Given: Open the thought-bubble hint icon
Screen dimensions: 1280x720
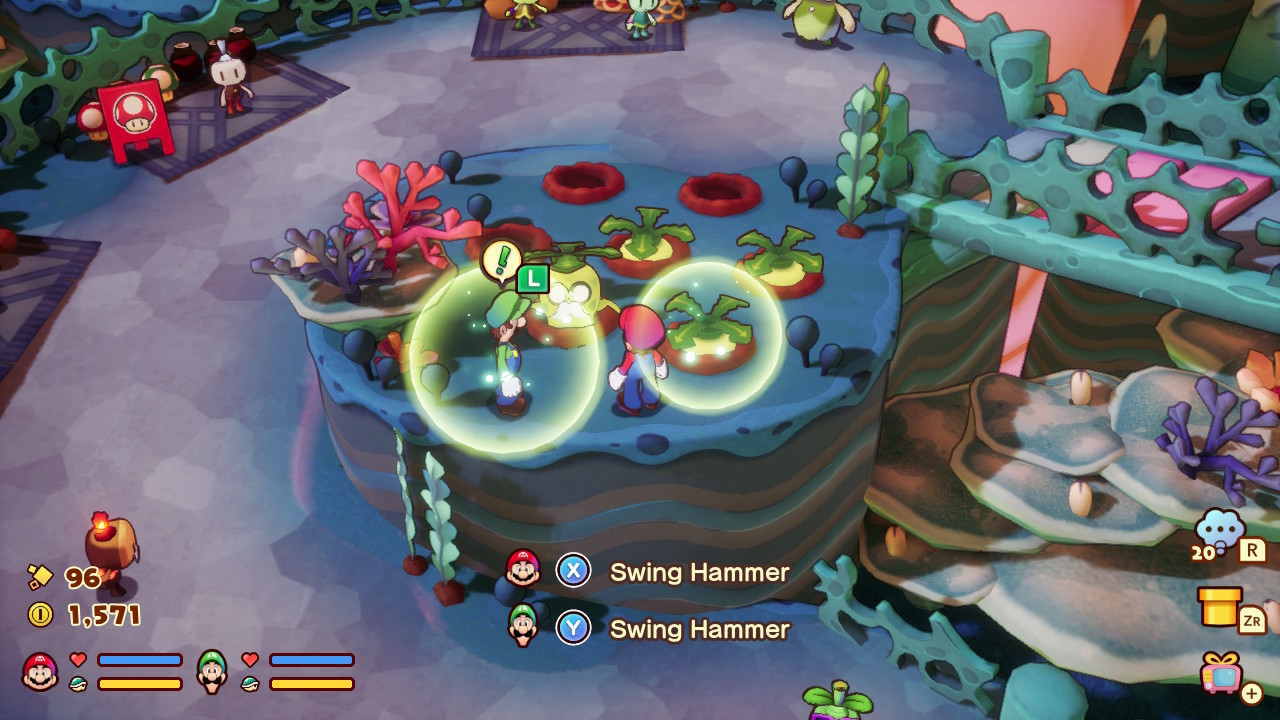Looking at the screenshot, I should click(x=1220, y=528).
